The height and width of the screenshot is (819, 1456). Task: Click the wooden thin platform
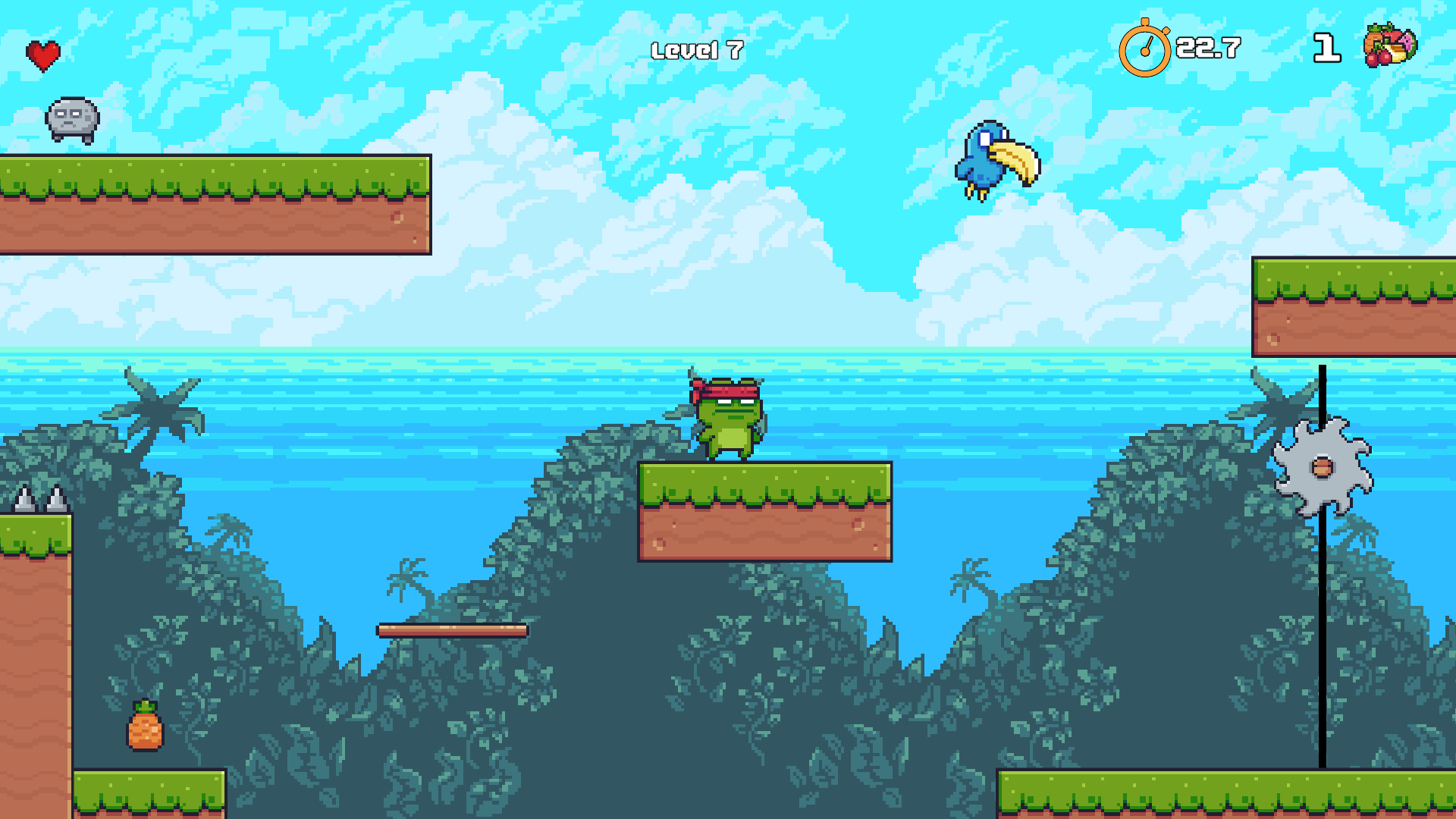[x=453, y=629]
